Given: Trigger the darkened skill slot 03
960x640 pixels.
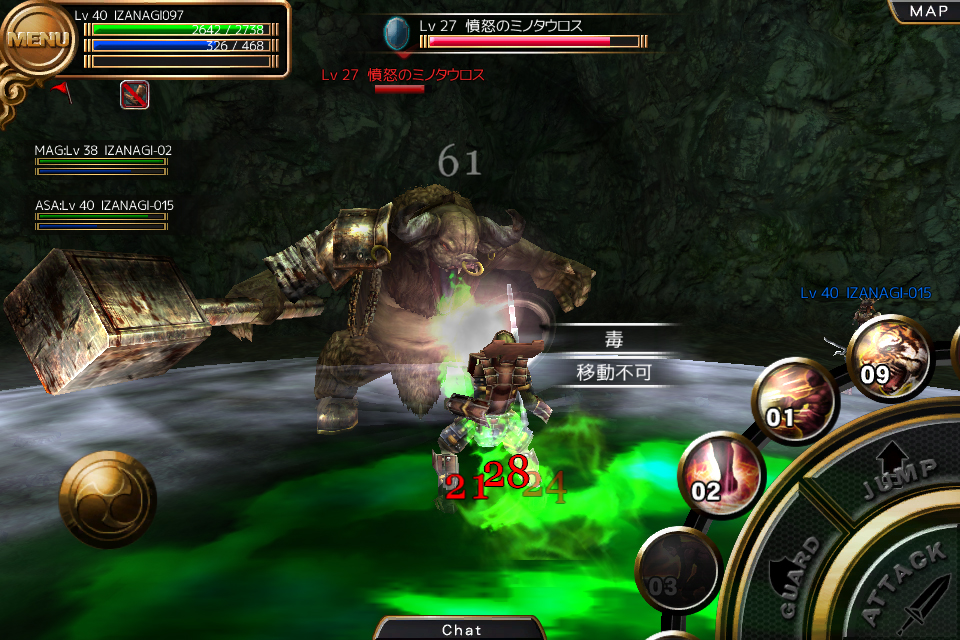Looking at the screenshot, I should point(676,569).
